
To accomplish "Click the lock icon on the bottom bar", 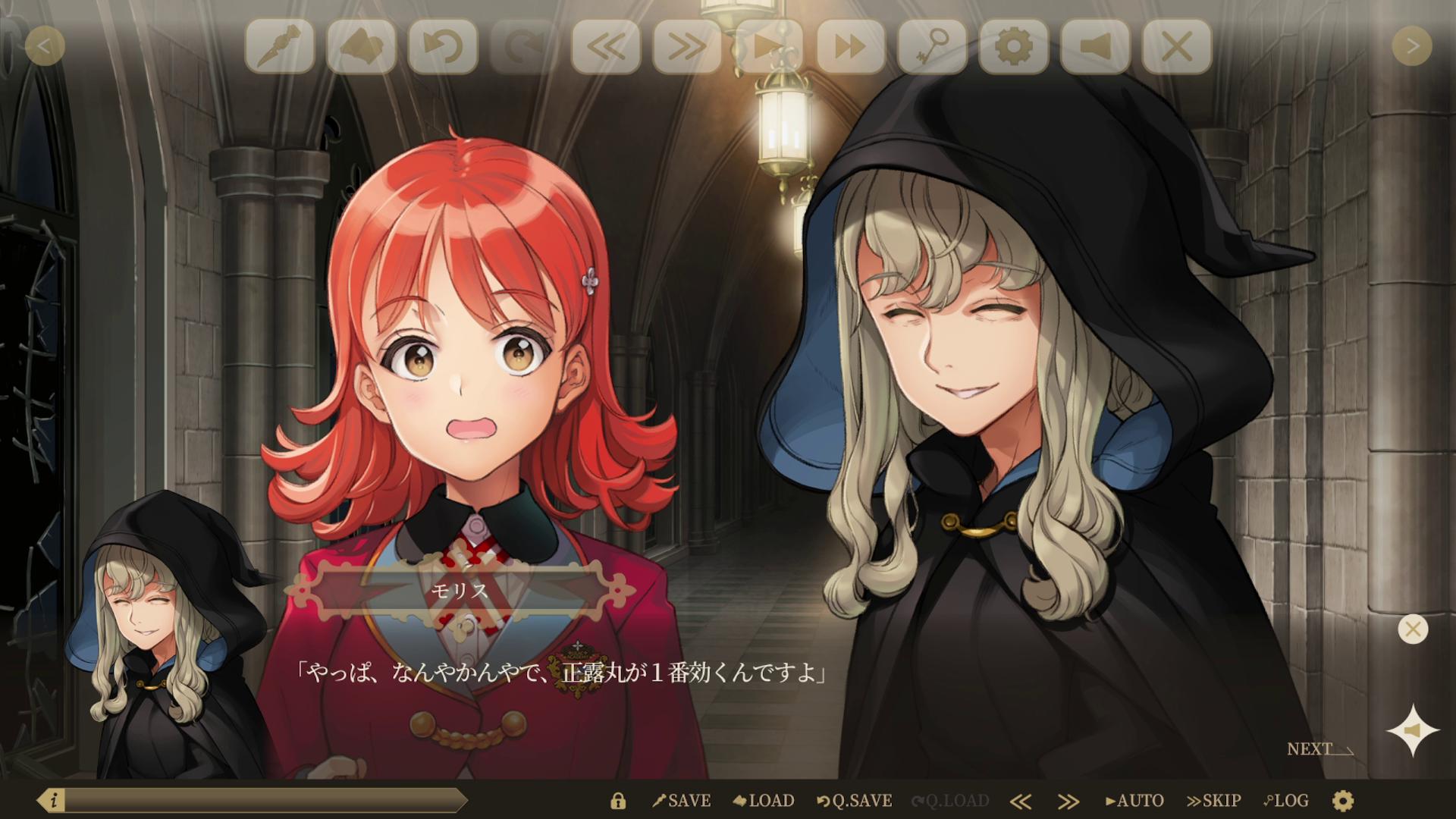I will click(617, 800).
